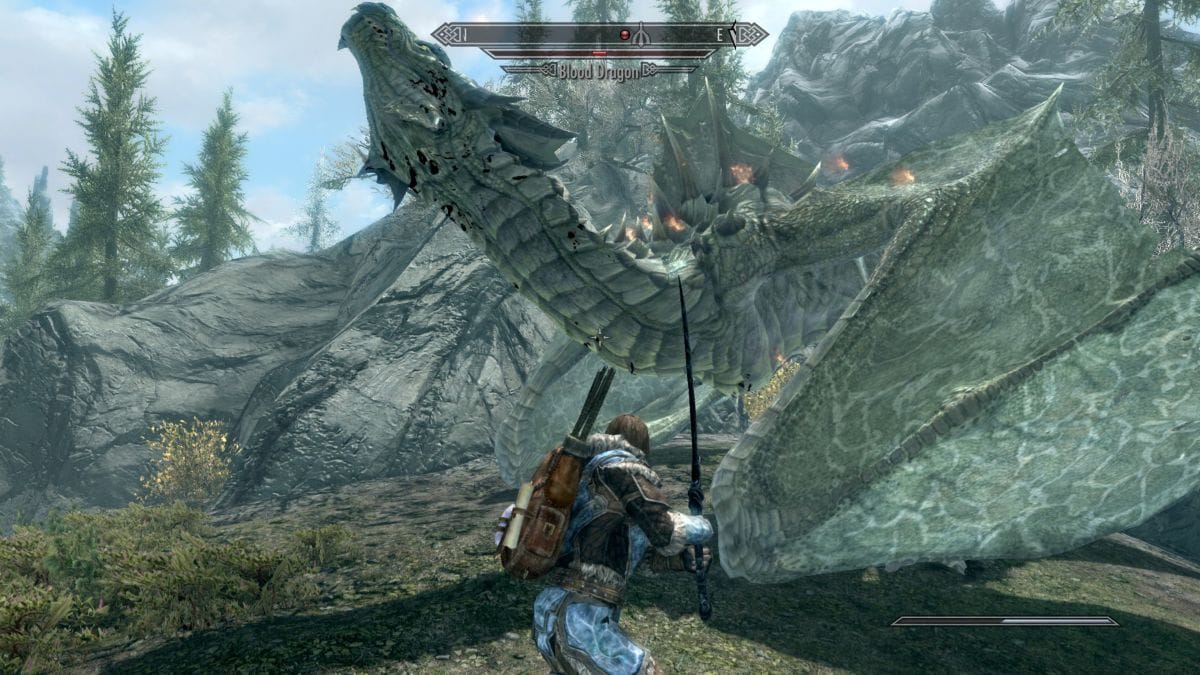Image resolution: width=1200 pixels, height=675 pixels.
Task: Click the red enemy marker on the compass
Action: click(627, 35)
